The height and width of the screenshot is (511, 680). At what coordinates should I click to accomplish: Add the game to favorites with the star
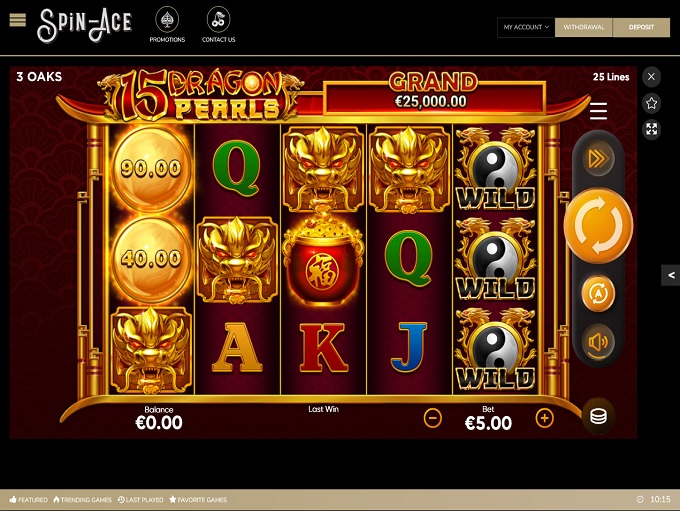pos(652,103)
